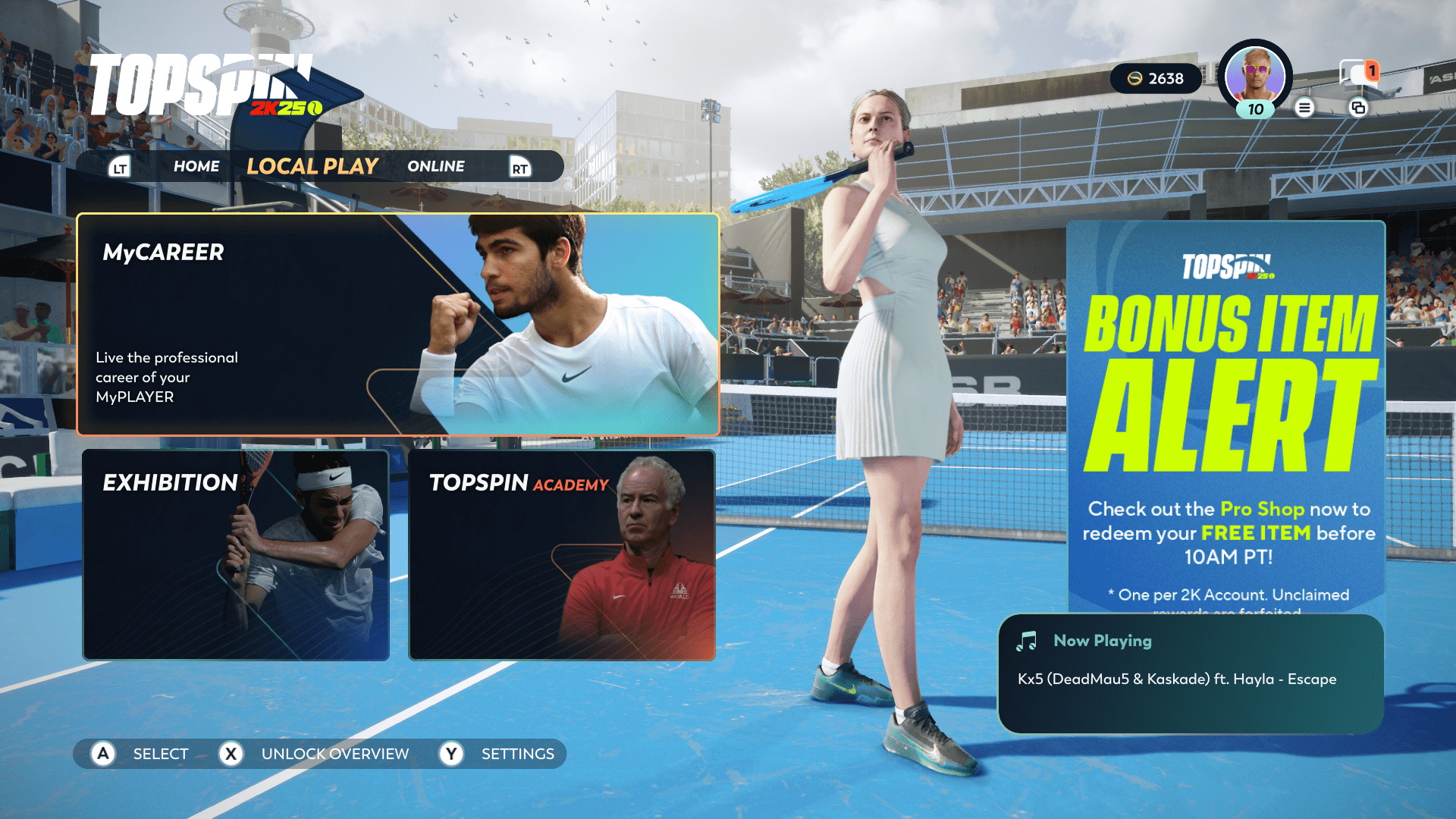This screenshot has width=1456, height=819.
Task: Select the LOCAL PLAY tab
Action: (x=312, y=166)
